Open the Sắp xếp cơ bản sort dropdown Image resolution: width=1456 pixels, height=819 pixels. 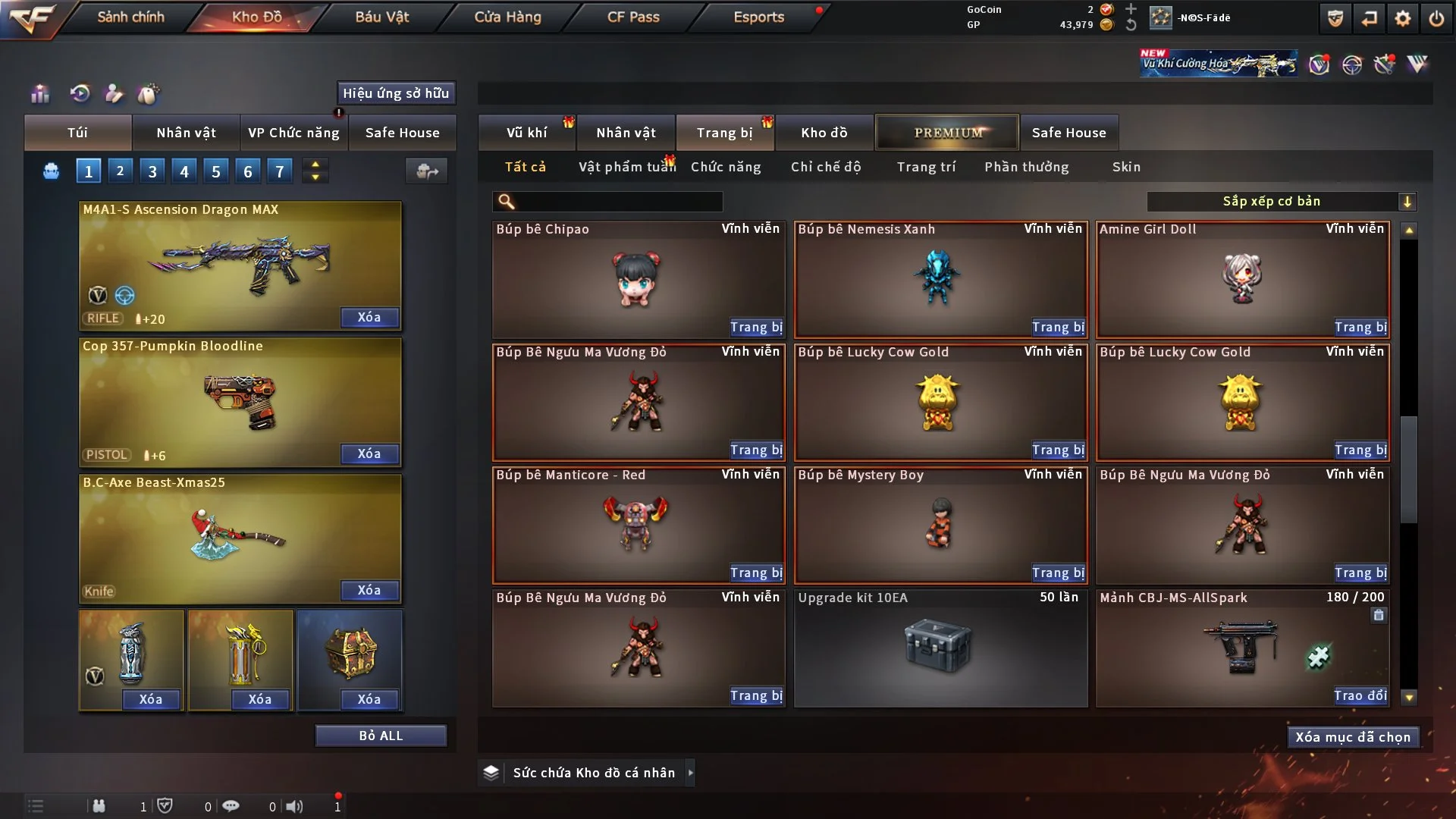pos(1281,201)
